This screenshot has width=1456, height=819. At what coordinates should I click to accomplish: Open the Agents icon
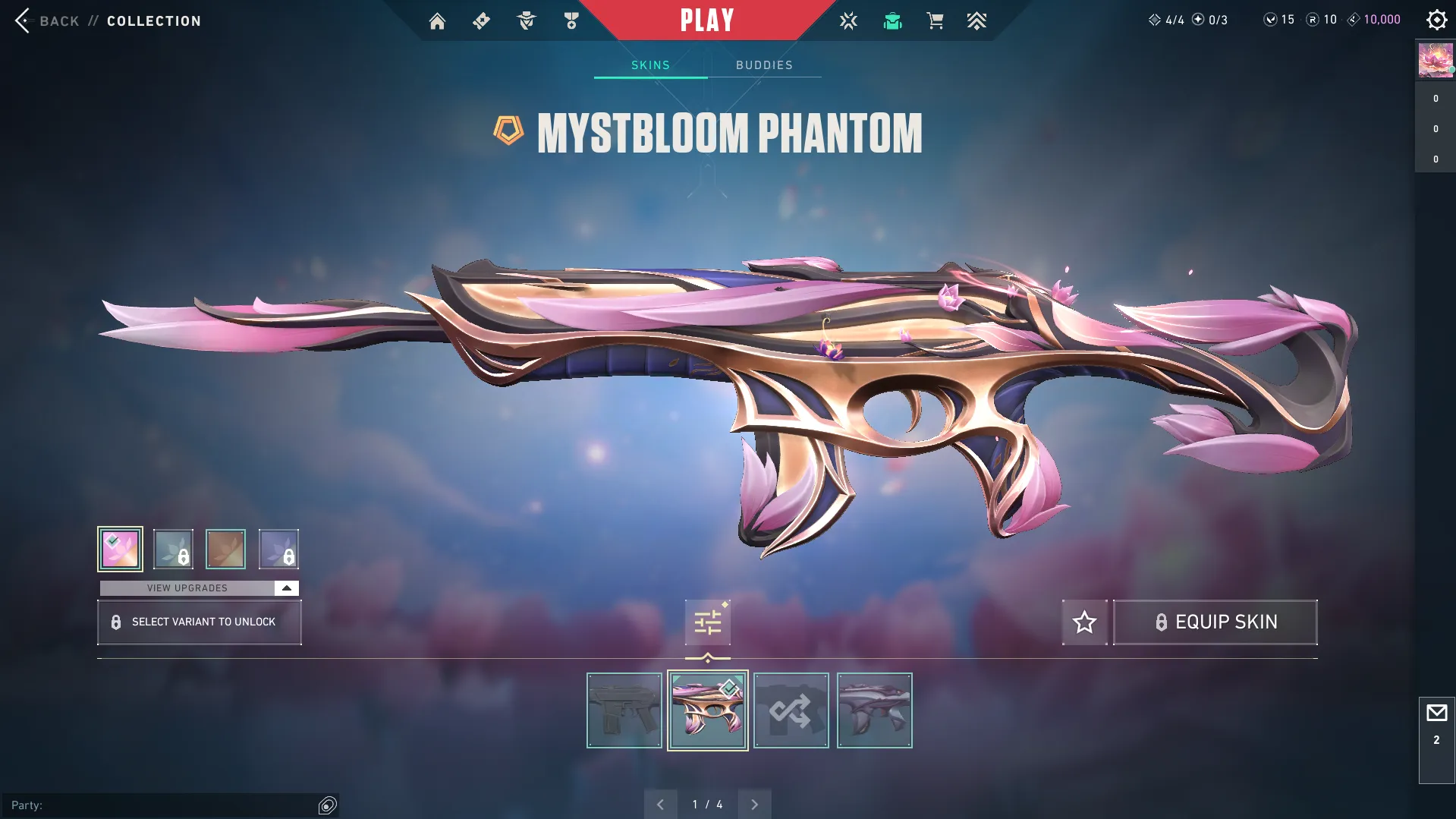click(x=526, y=20)
